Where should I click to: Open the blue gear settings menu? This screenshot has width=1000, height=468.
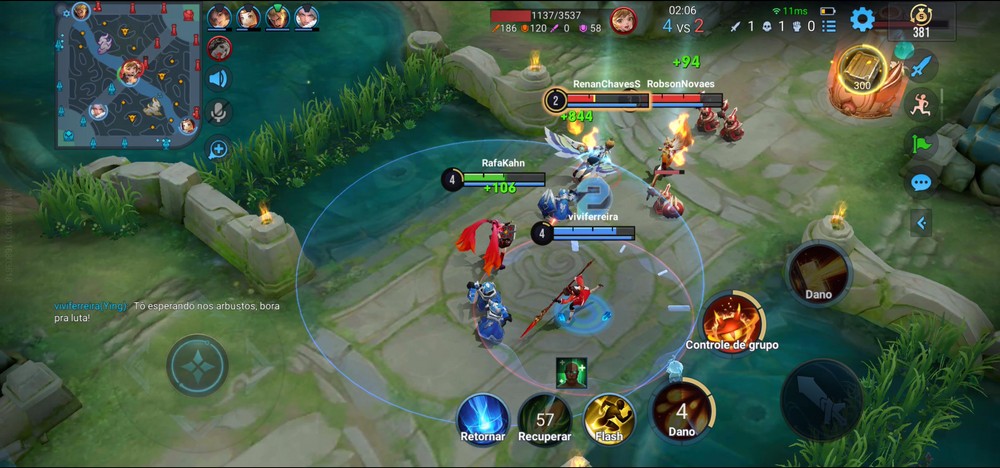[x=862, y=19]
